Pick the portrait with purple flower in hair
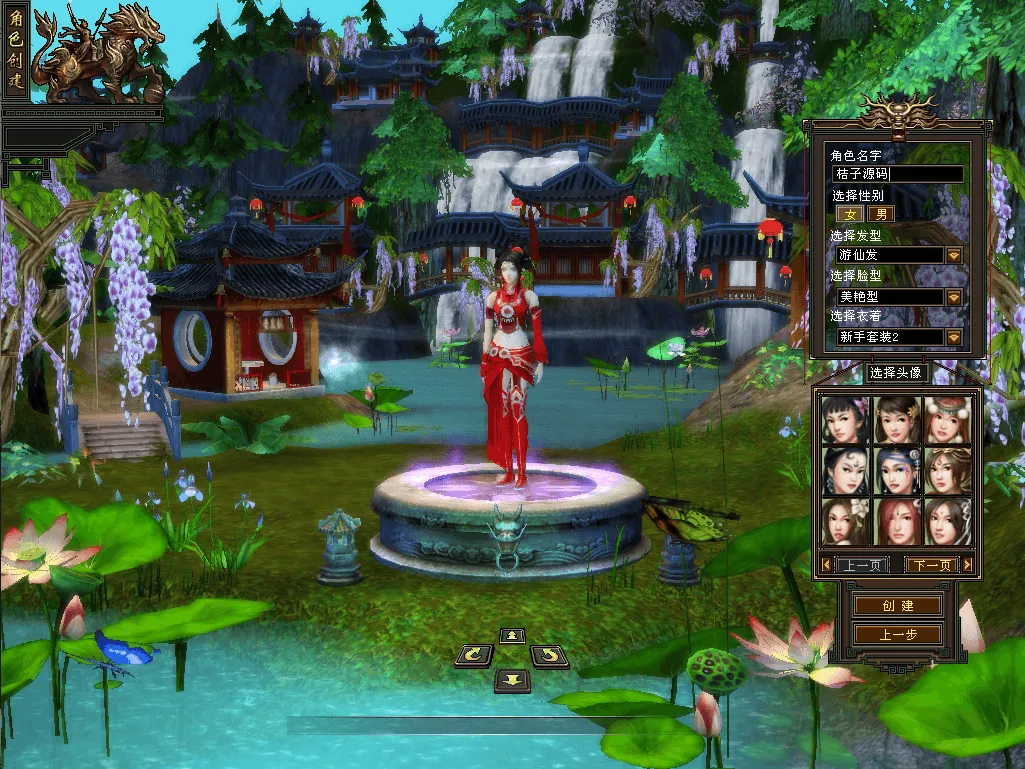Viewport: 1025px width, 769px height. coord(845,419)
